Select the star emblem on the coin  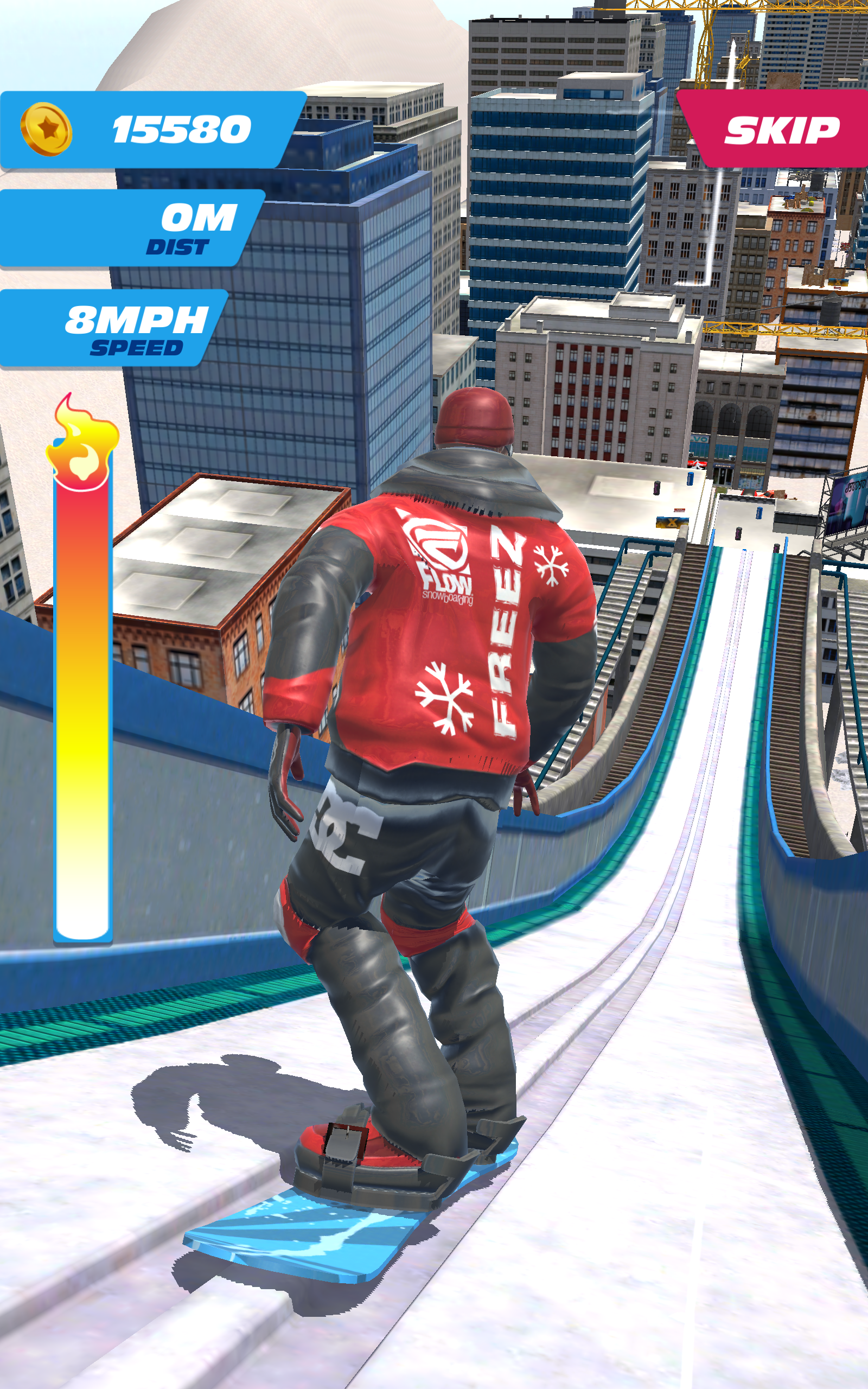tap(50, 128)
